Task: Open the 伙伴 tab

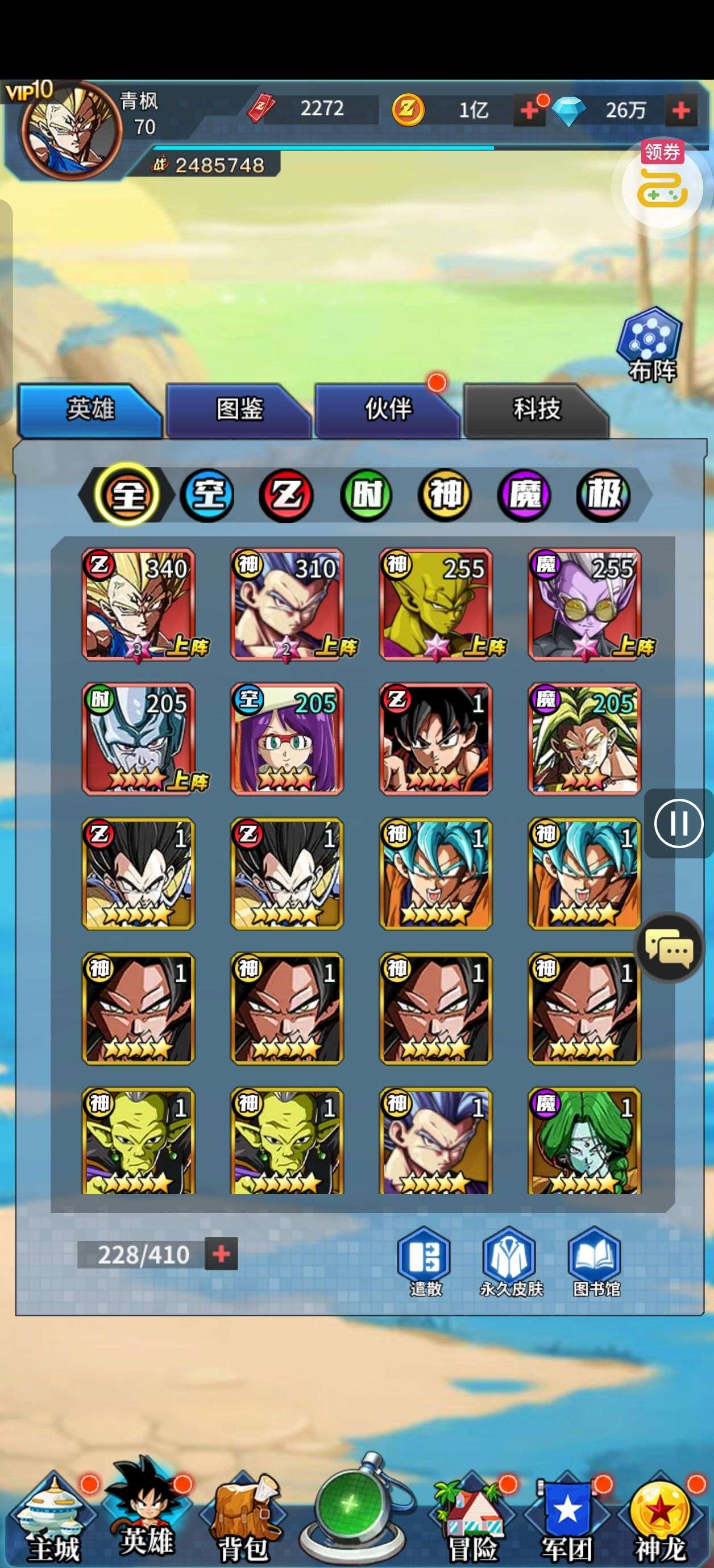Action: coord(388,410)
